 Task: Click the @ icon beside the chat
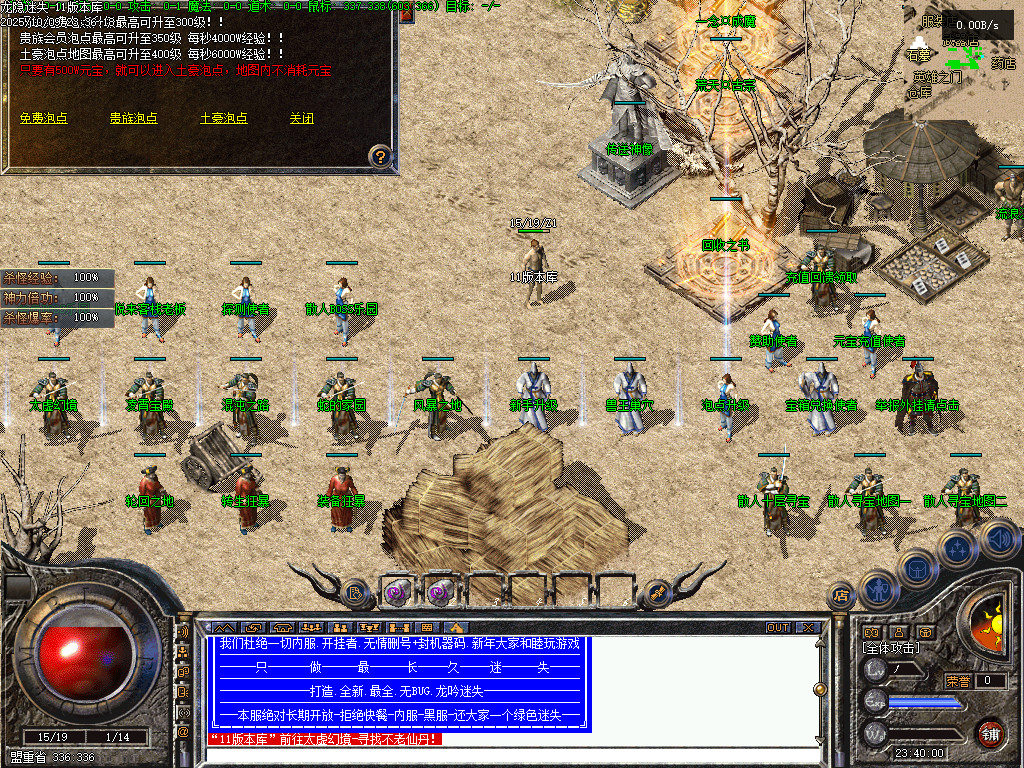183,732
